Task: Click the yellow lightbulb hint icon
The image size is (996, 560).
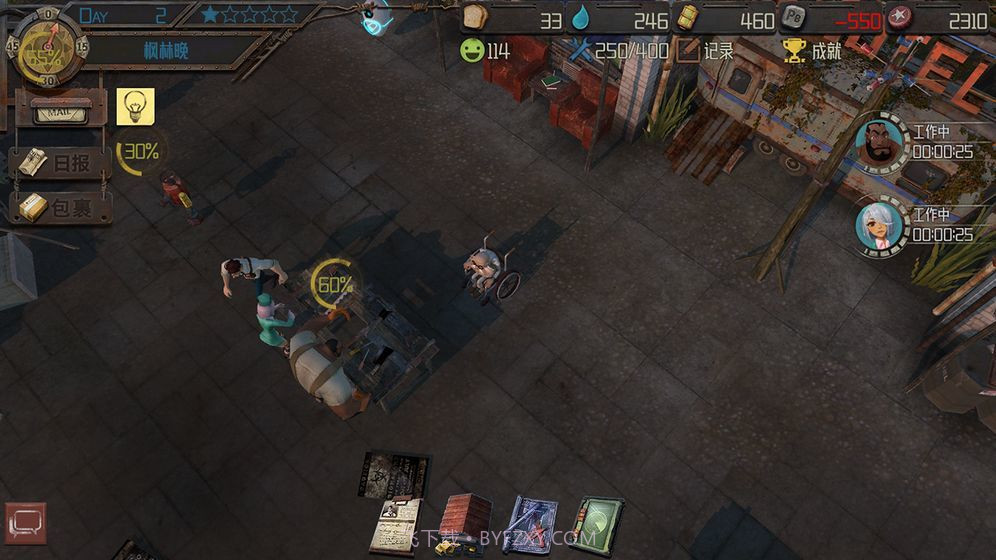Action: click(x=135, y=106)
